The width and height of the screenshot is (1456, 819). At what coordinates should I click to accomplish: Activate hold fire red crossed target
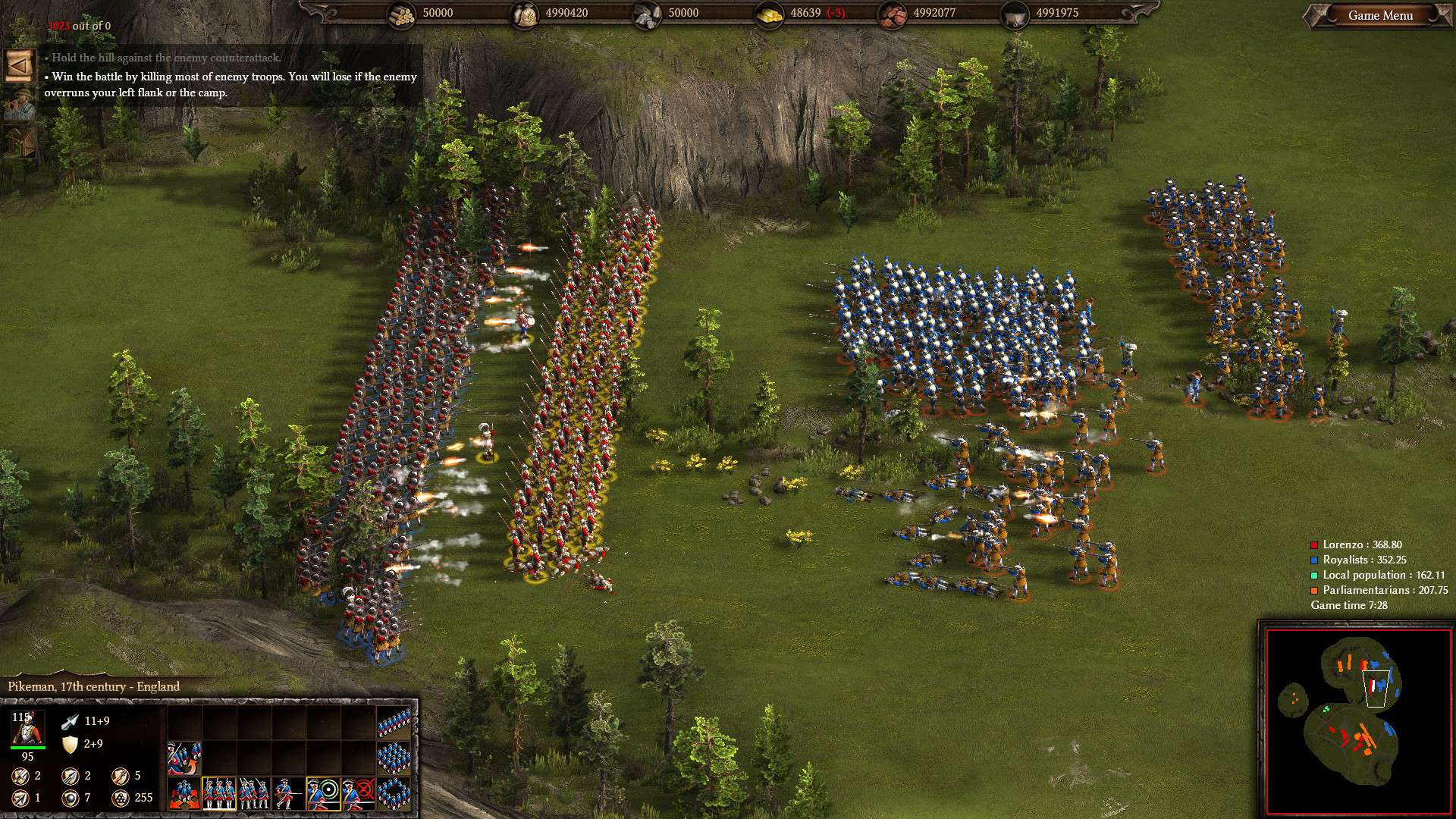[359, 793]
